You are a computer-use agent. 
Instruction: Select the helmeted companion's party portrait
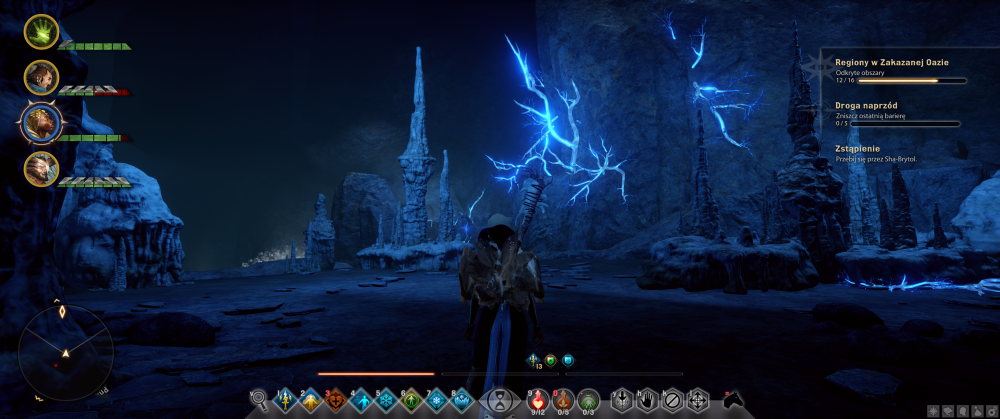click(x=41, y=167)
